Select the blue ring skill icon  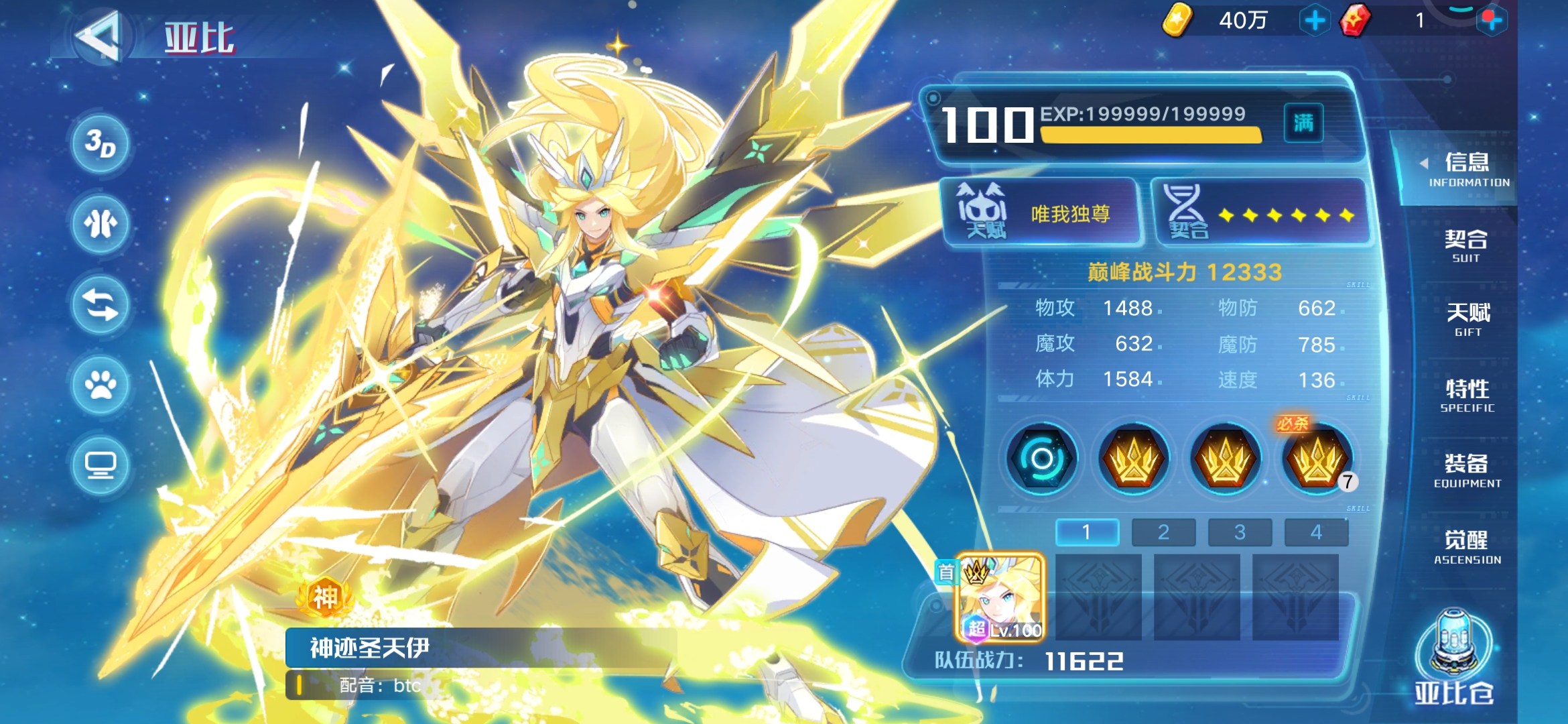pos(1042,459)
